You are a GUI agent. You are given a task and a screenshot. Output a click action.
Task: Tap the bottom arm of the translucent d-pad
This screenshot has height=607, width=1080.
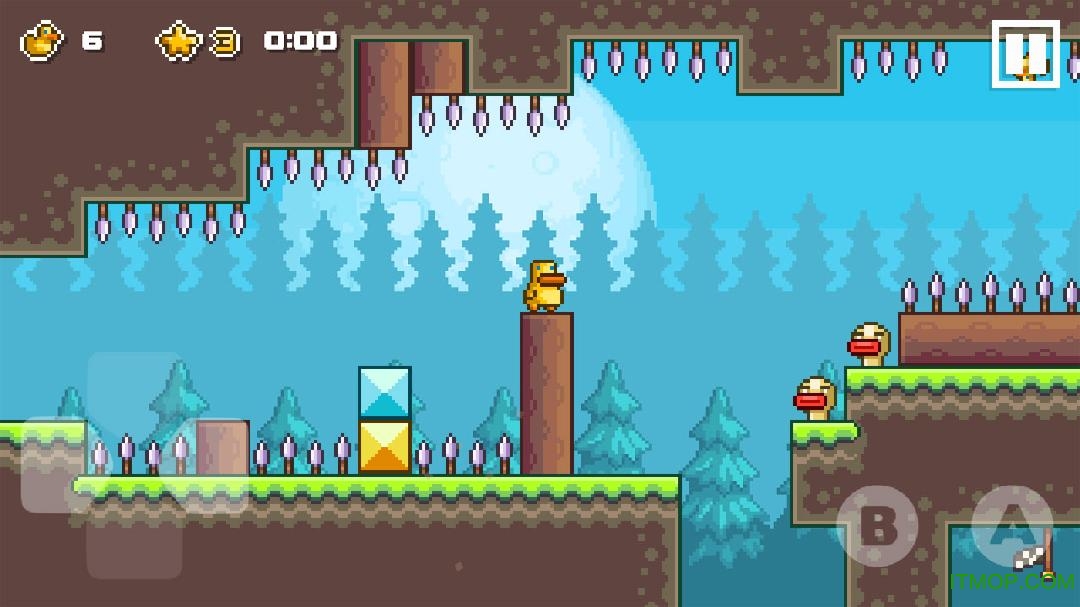tap(134, 545)
